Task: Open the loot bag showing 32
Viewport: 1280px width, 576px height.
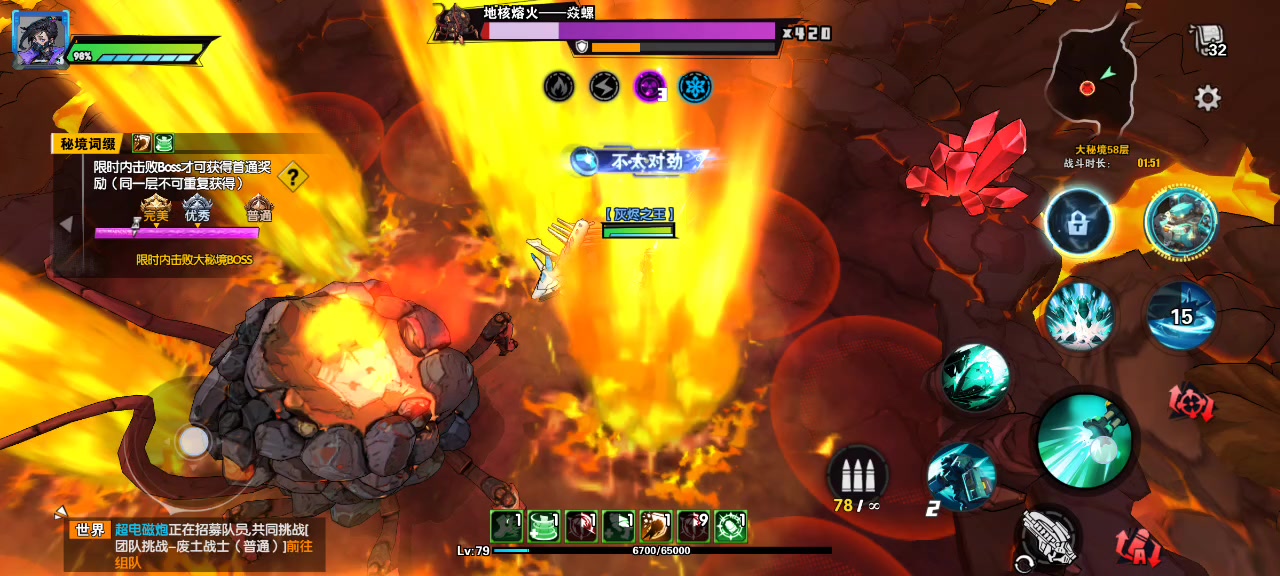Action: [x=1209, y=41]
